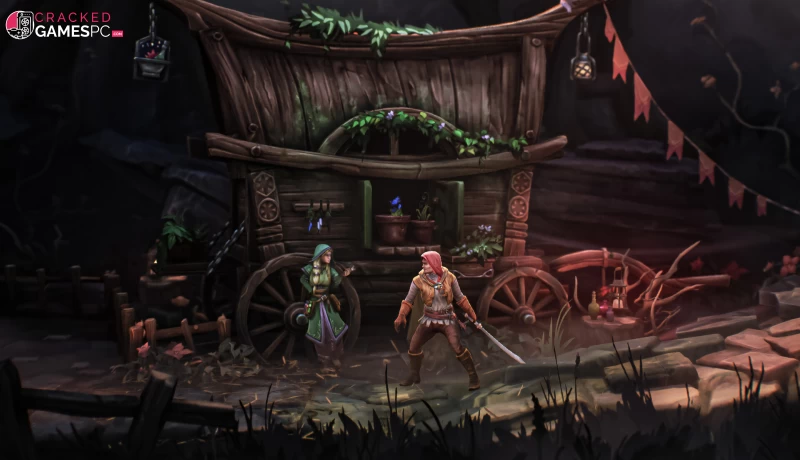Click the Cracked Games PC logo

pos(63,25)
